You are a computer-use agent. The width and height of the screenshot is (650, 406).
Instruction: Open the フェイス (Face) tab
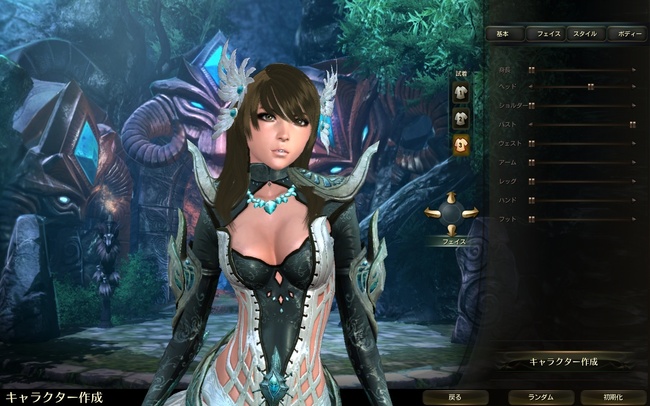pos(545,34)
